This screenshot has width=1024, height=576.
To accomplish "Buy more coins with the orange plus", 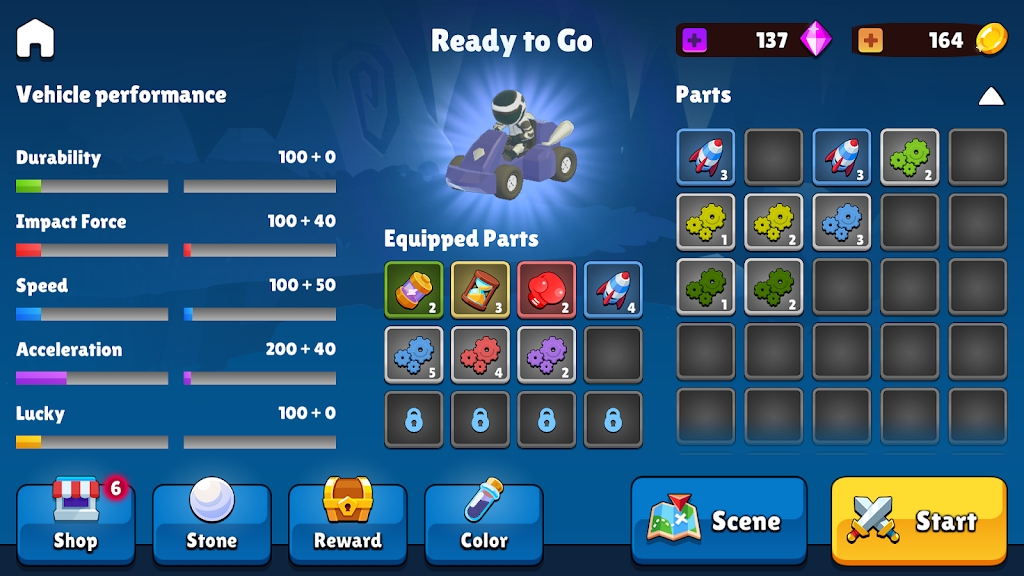I will [x=870, y=40].
